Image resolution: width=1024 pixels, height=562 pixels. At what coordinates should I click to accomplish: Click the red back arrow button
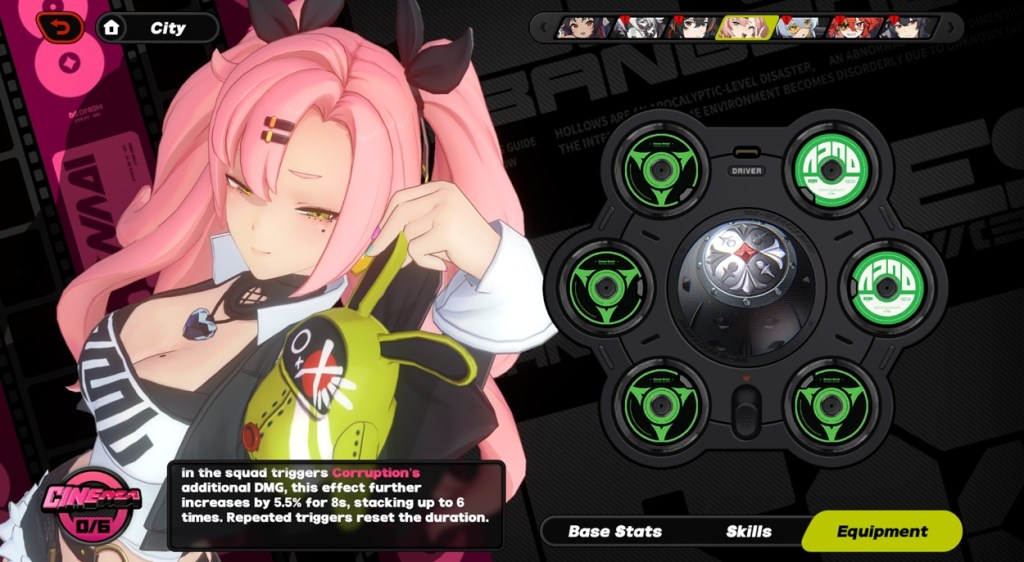[60, 25]
